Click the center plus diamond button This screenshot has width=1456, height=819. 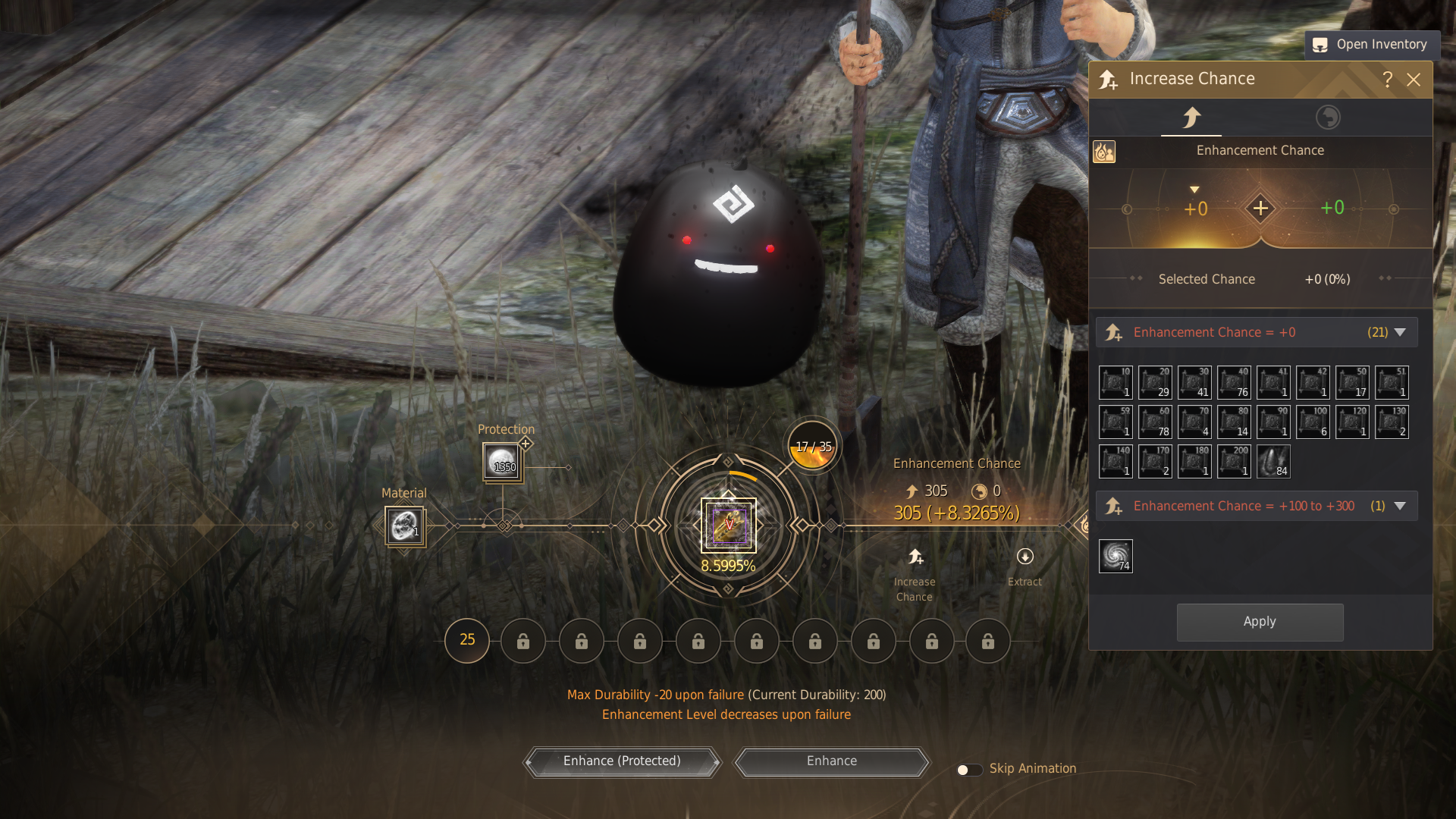pos(1260,209)
